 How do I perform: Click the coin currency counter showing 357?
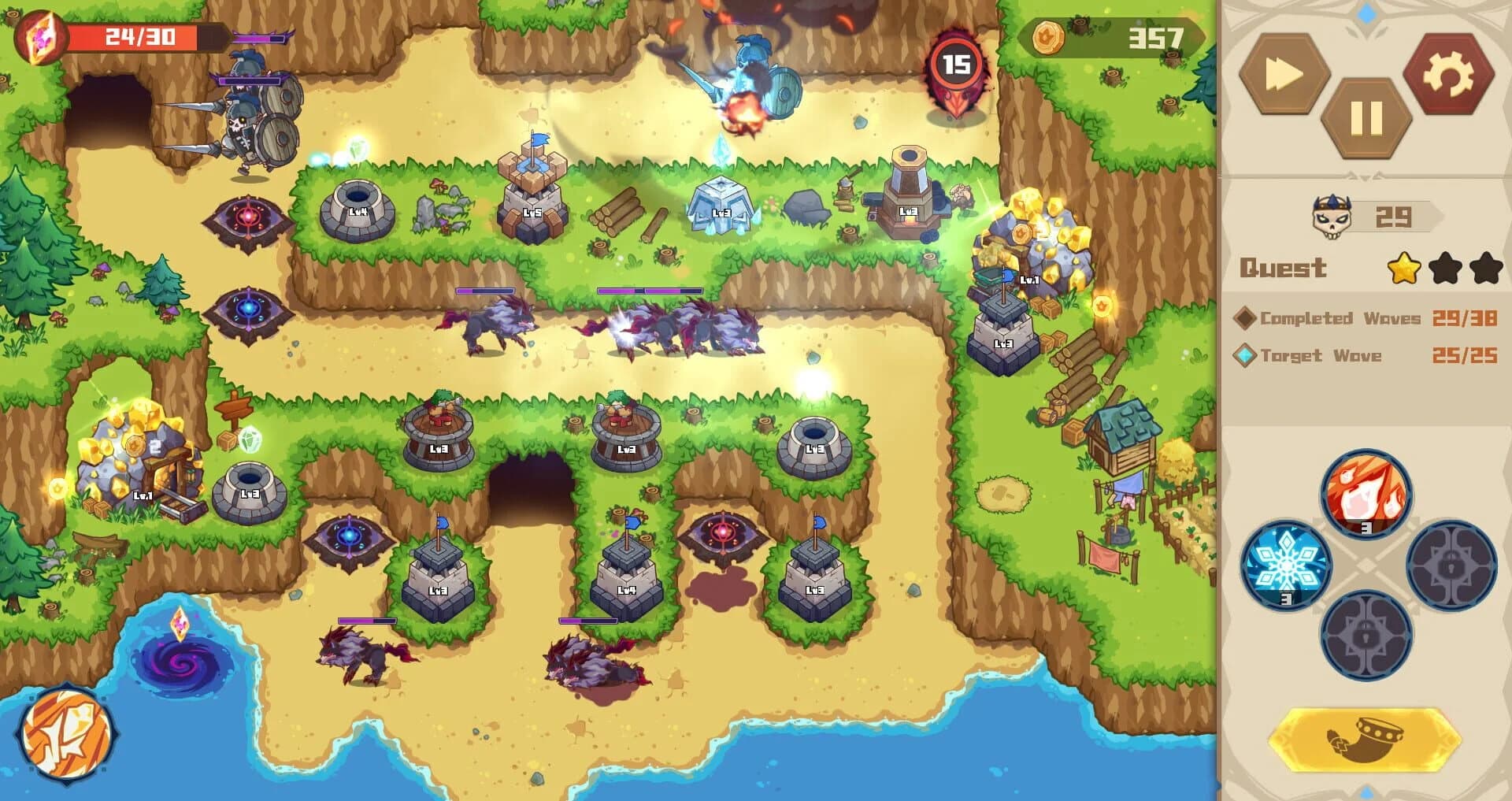click(x=1110, y=35)
